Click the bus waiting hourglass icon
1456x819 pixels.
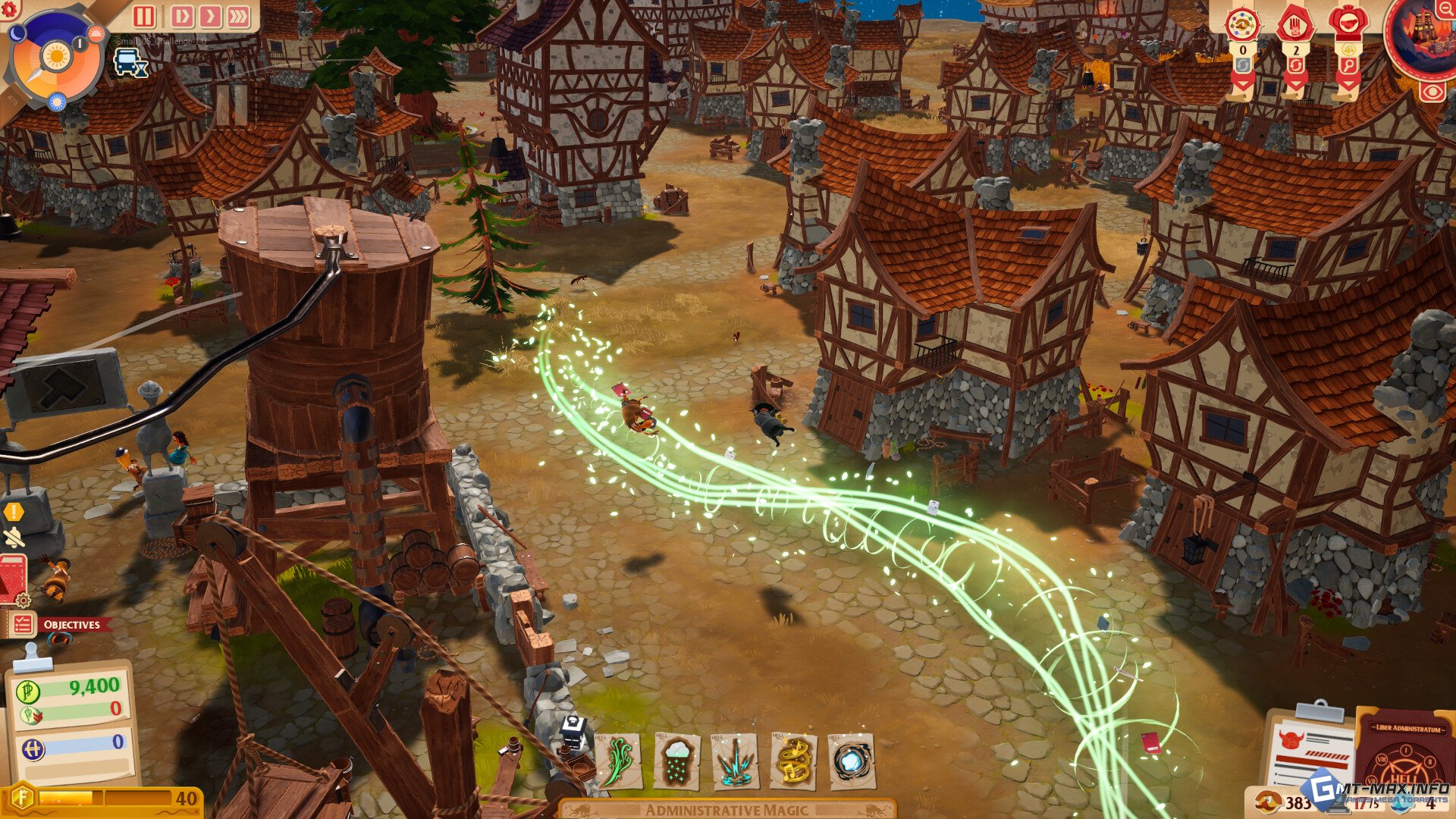(x=130, y=62)
